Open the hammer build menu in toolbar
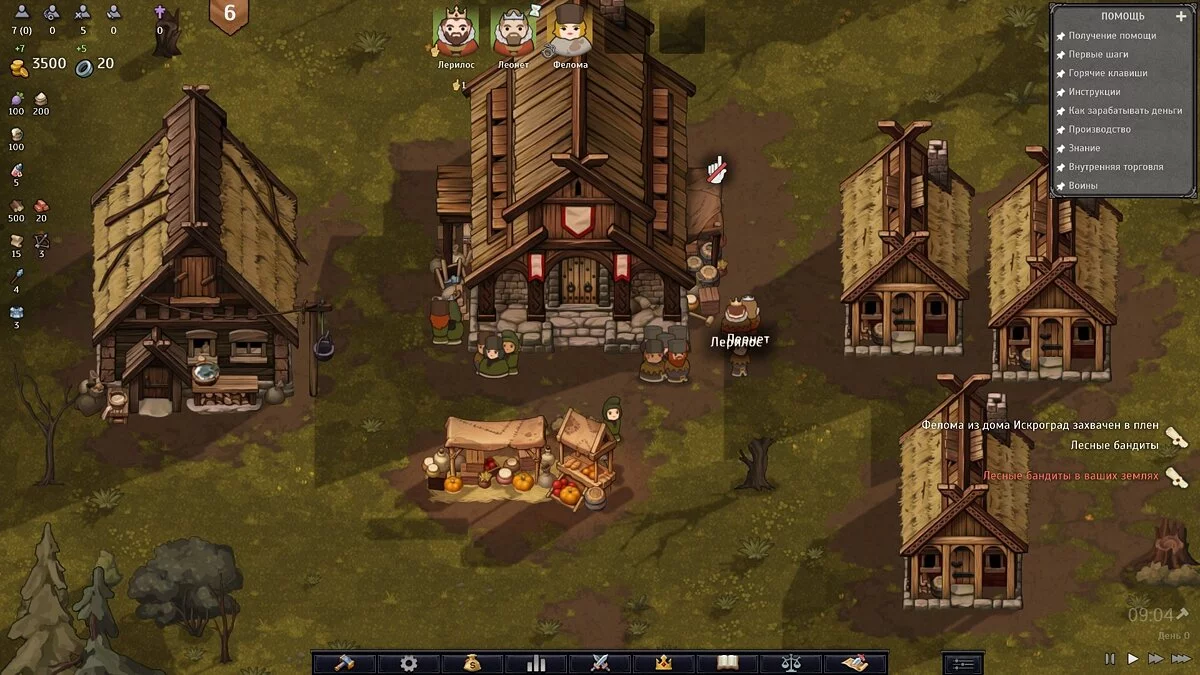1200x675 pixels. [x=344, y=663]
